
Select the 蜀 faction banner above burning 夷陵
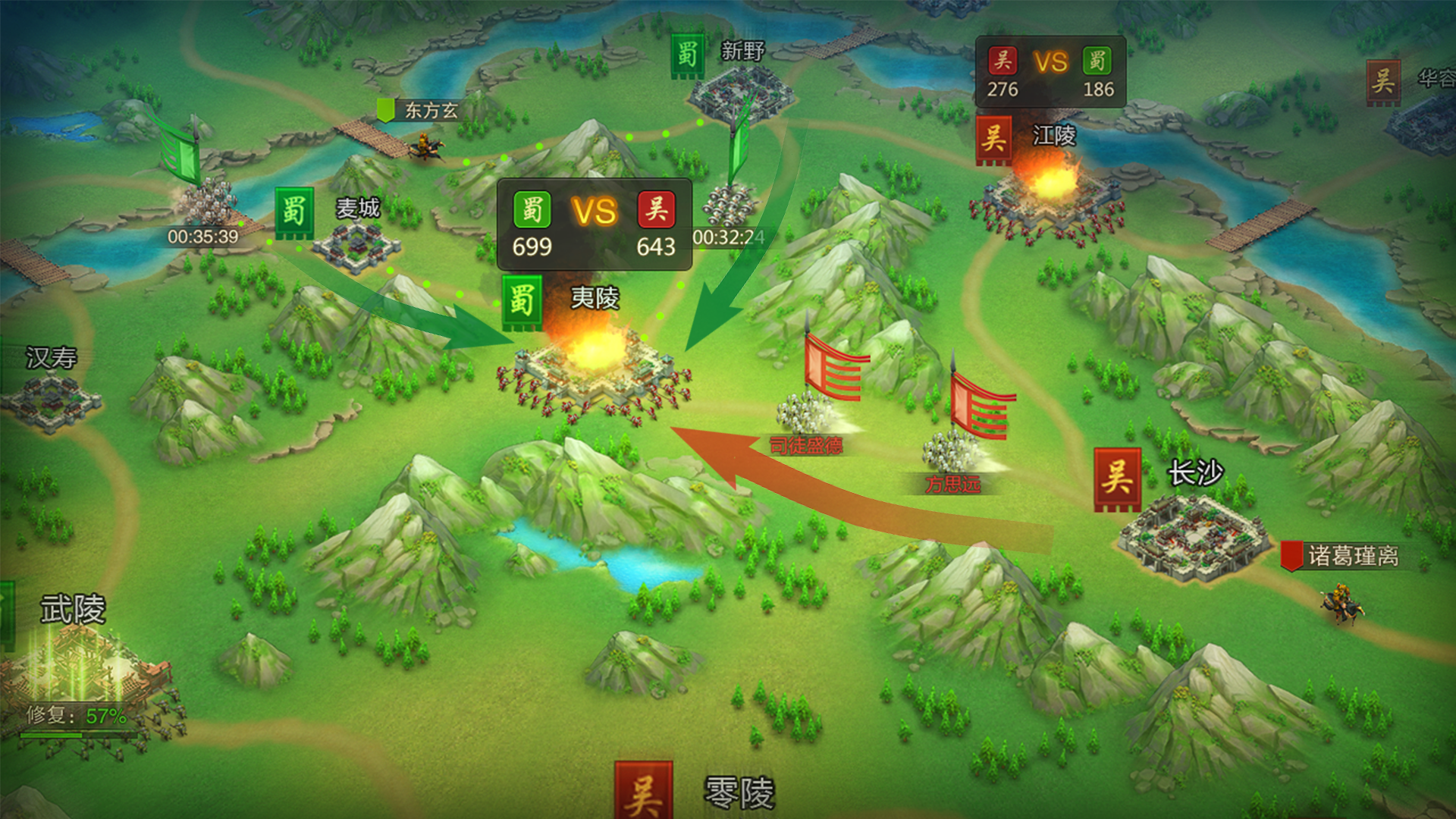point(523,299)
